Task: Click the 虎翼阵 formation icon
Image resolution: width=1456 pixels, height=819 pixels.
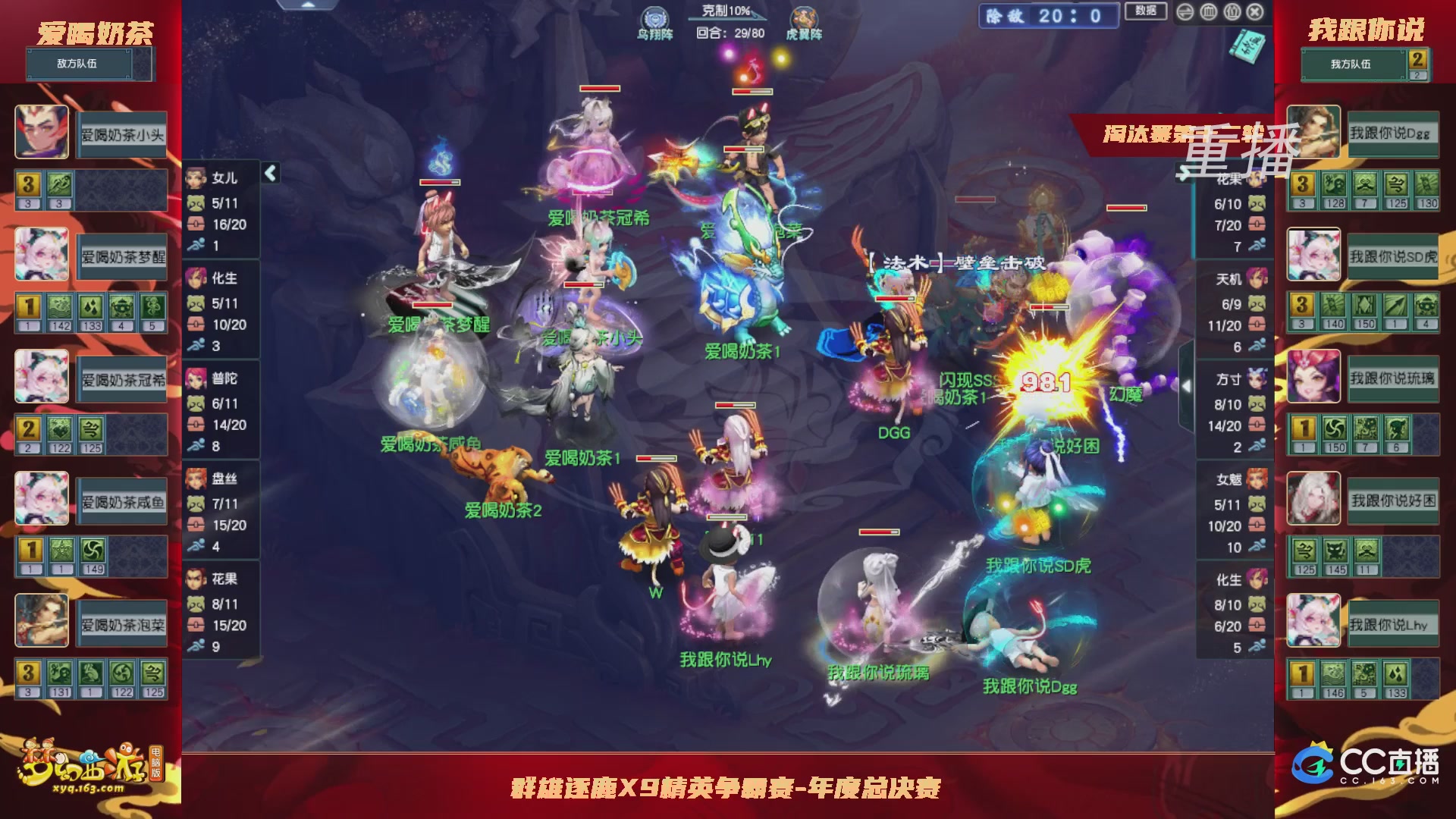Action: [x=806, y=17]
